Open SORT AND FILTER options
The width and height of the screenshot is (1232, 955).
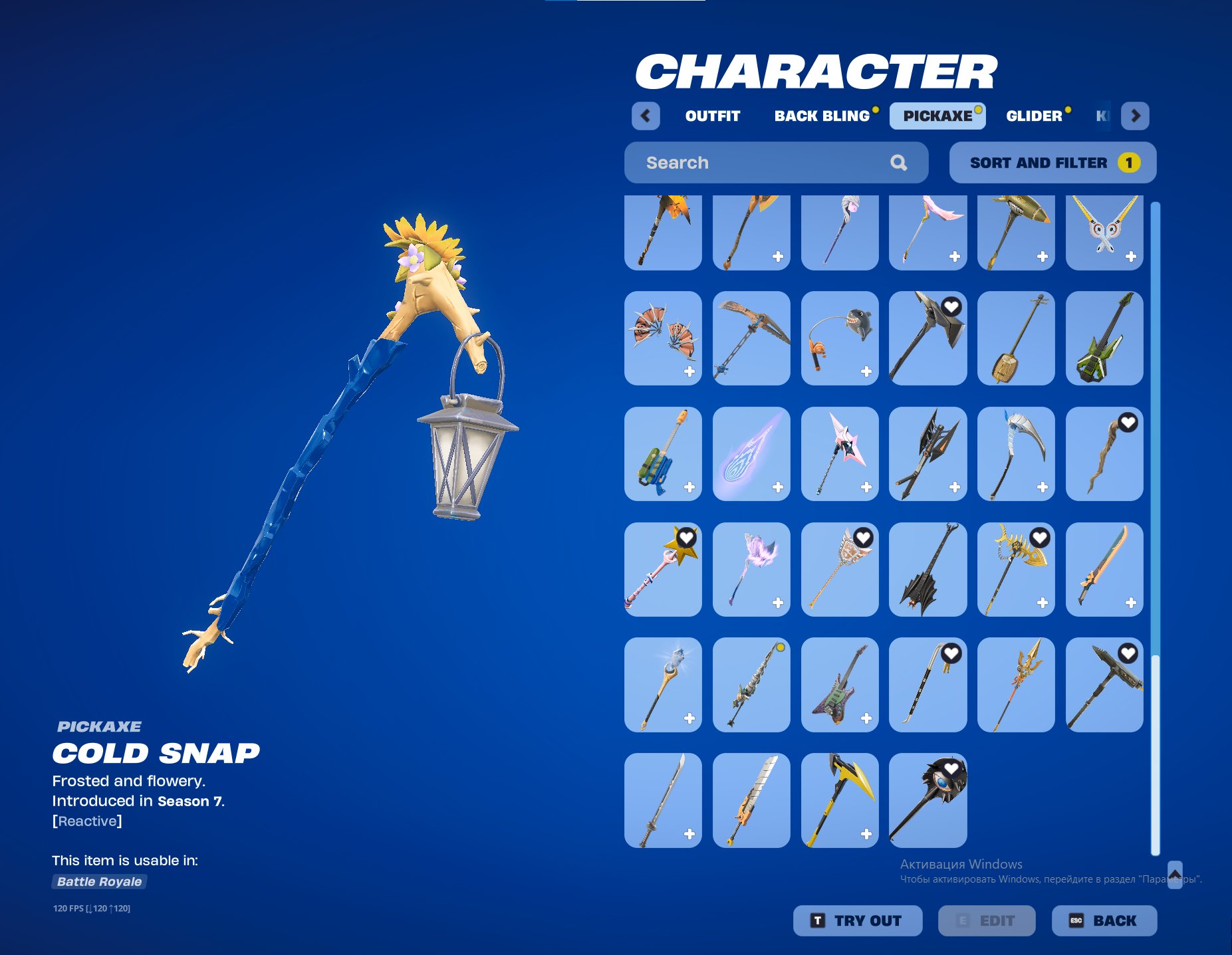(1052, 162)
